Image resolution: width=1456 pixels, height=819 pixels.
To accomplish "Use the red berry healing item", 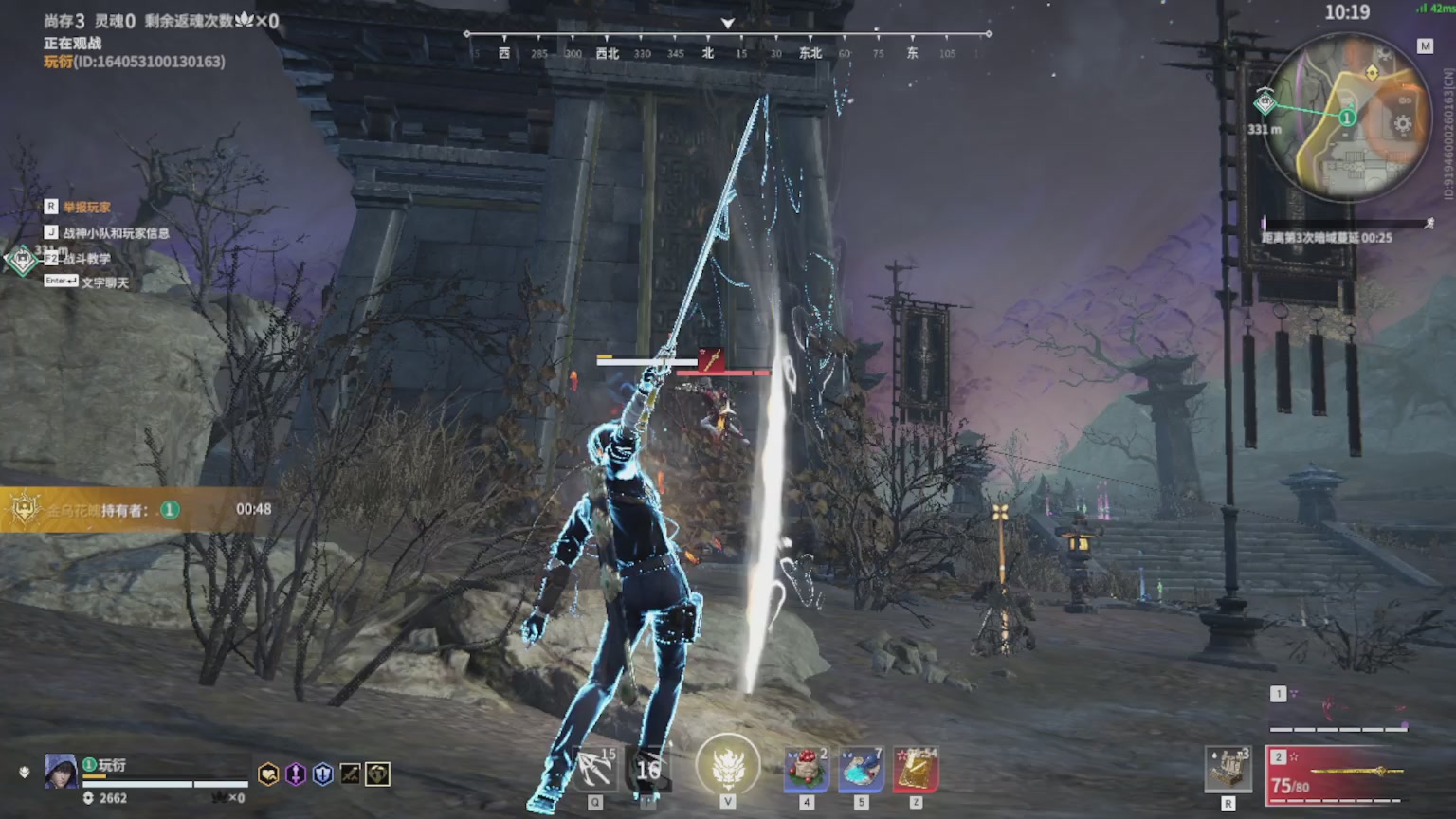I will [807, 770].
